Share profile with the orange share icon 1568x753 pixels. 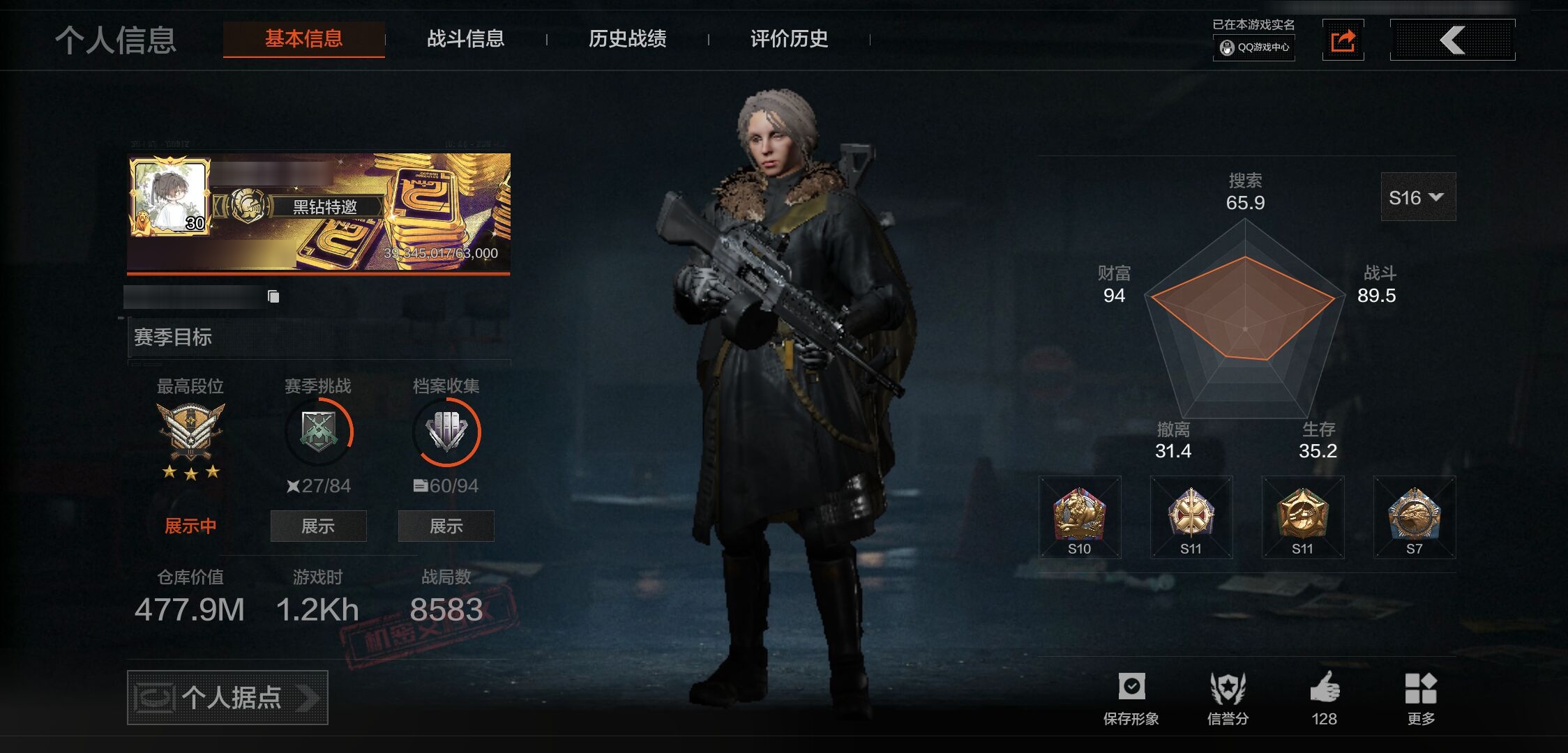(1343, 40)
